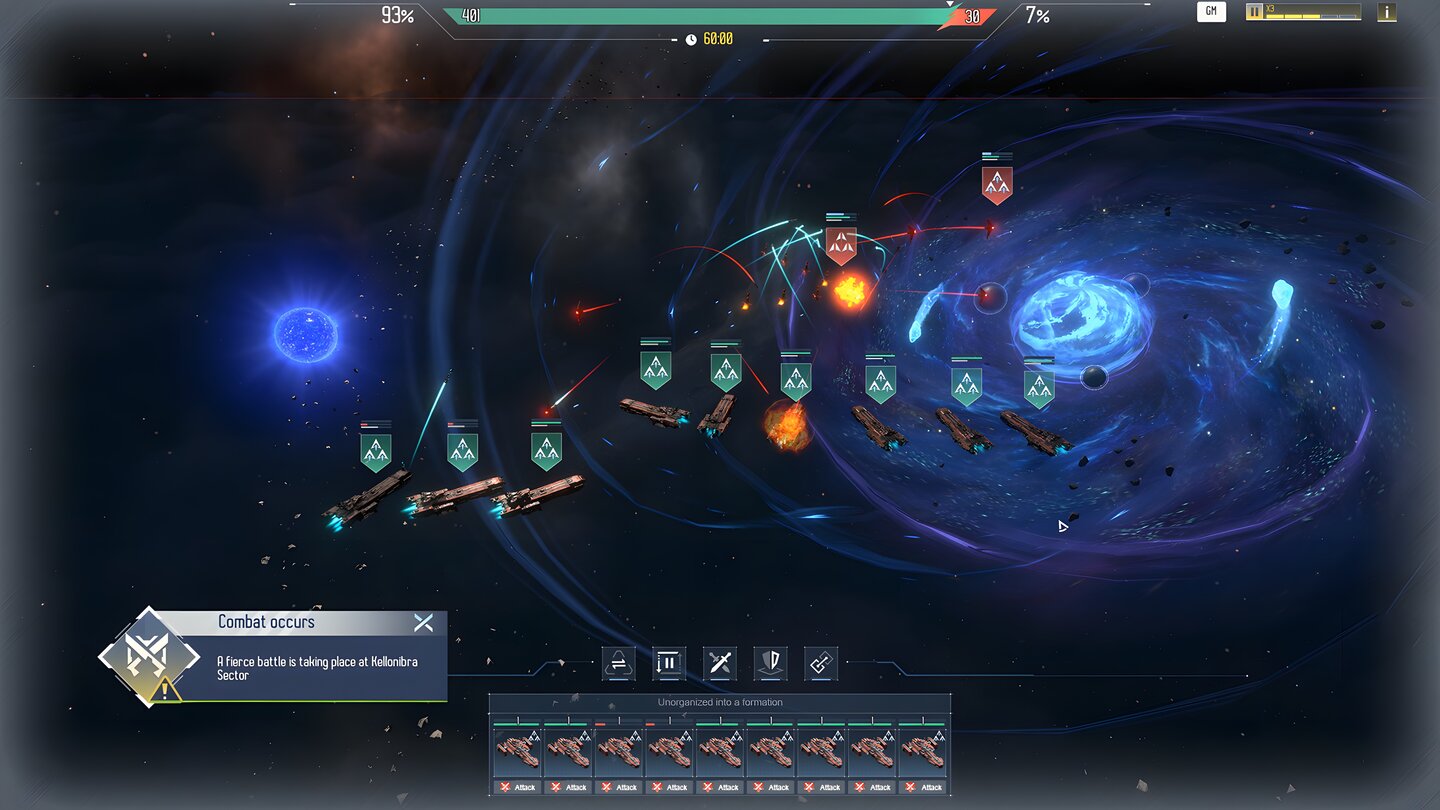Pause the battle with the speed control

(x=1254, y=12)
